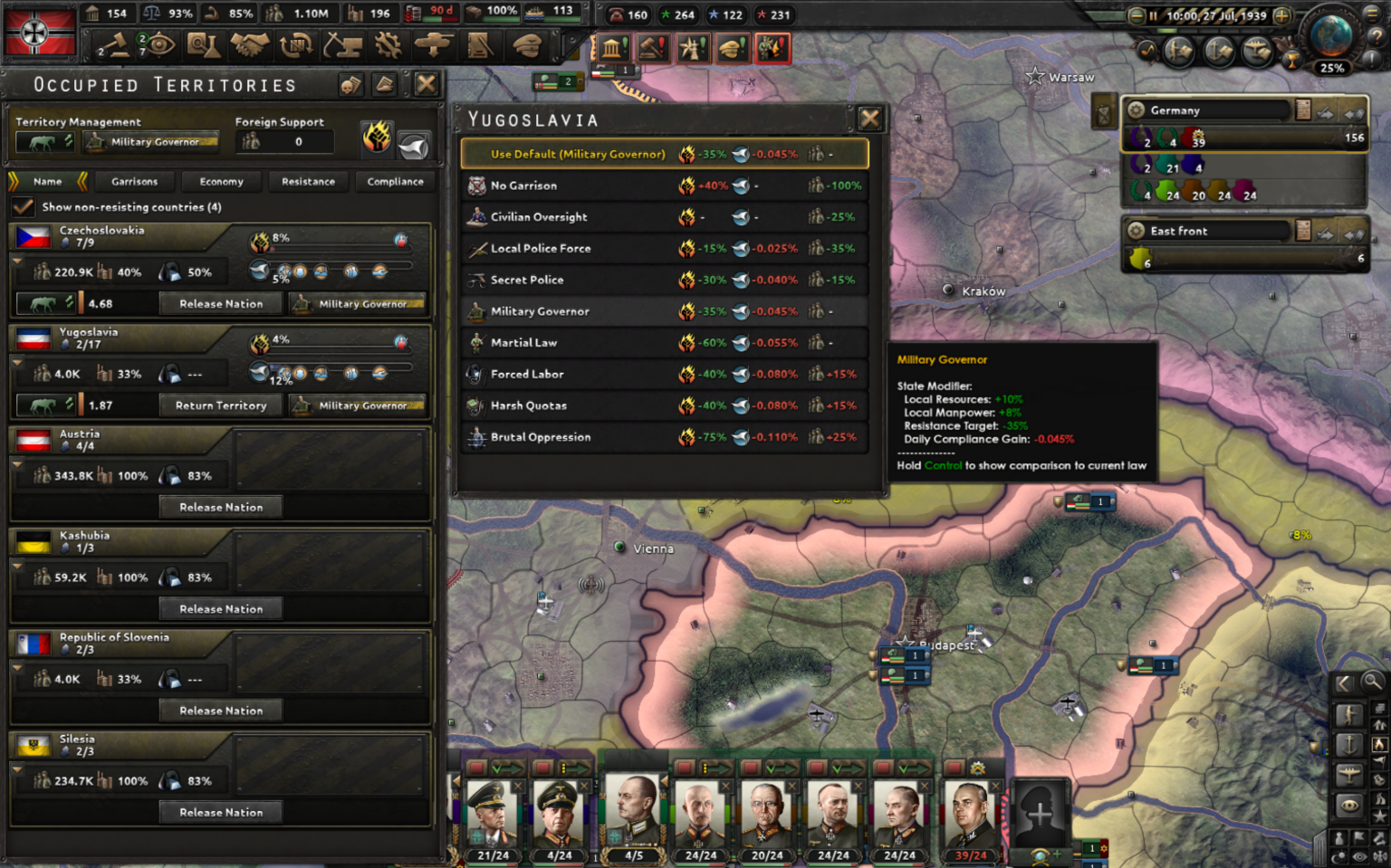Open the production anvil icon
Viewport: 1391px width, 868px height.
[342, 45]
